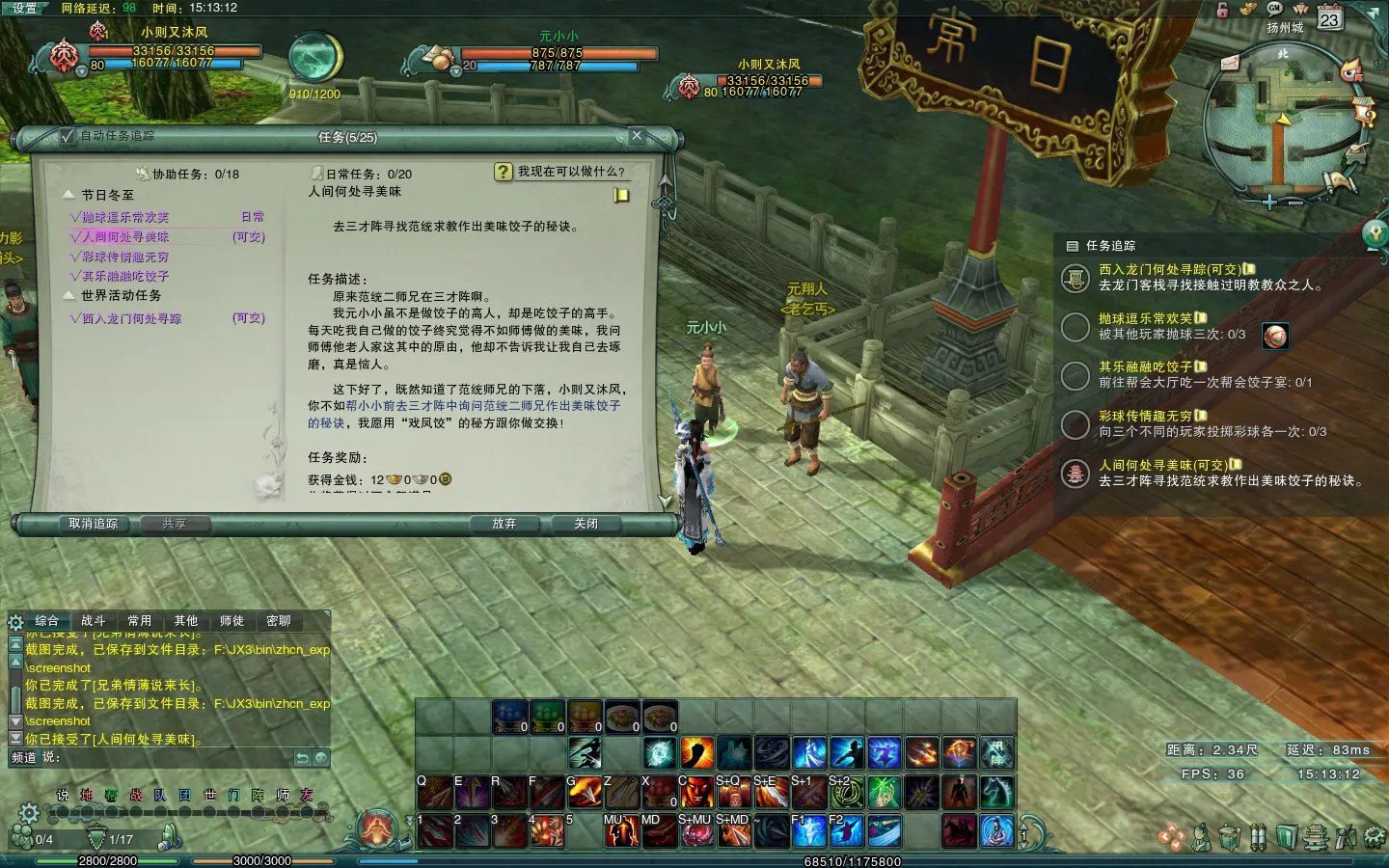Screen dimensions: 1389x868
Task: Click the 关闭 button
Action: [x=586, y=524]
